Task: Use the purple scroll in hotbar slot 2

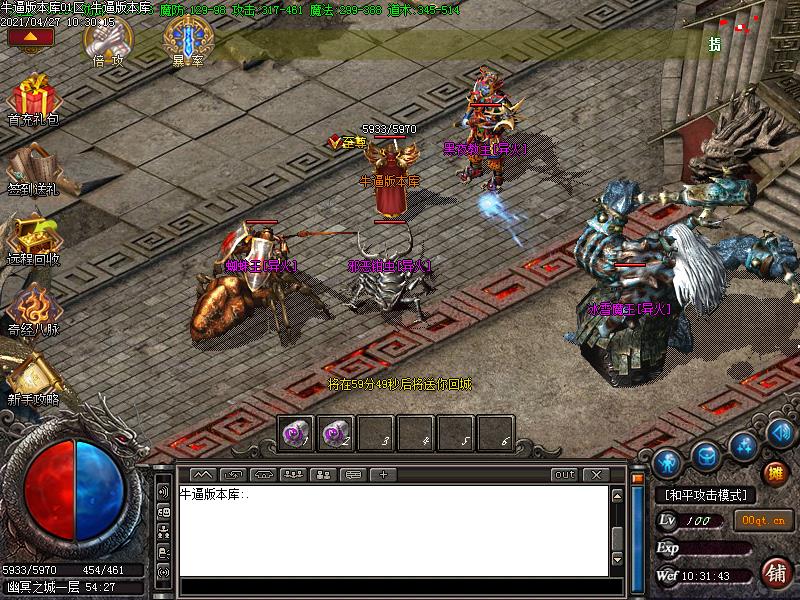Action: coord(336,434)
